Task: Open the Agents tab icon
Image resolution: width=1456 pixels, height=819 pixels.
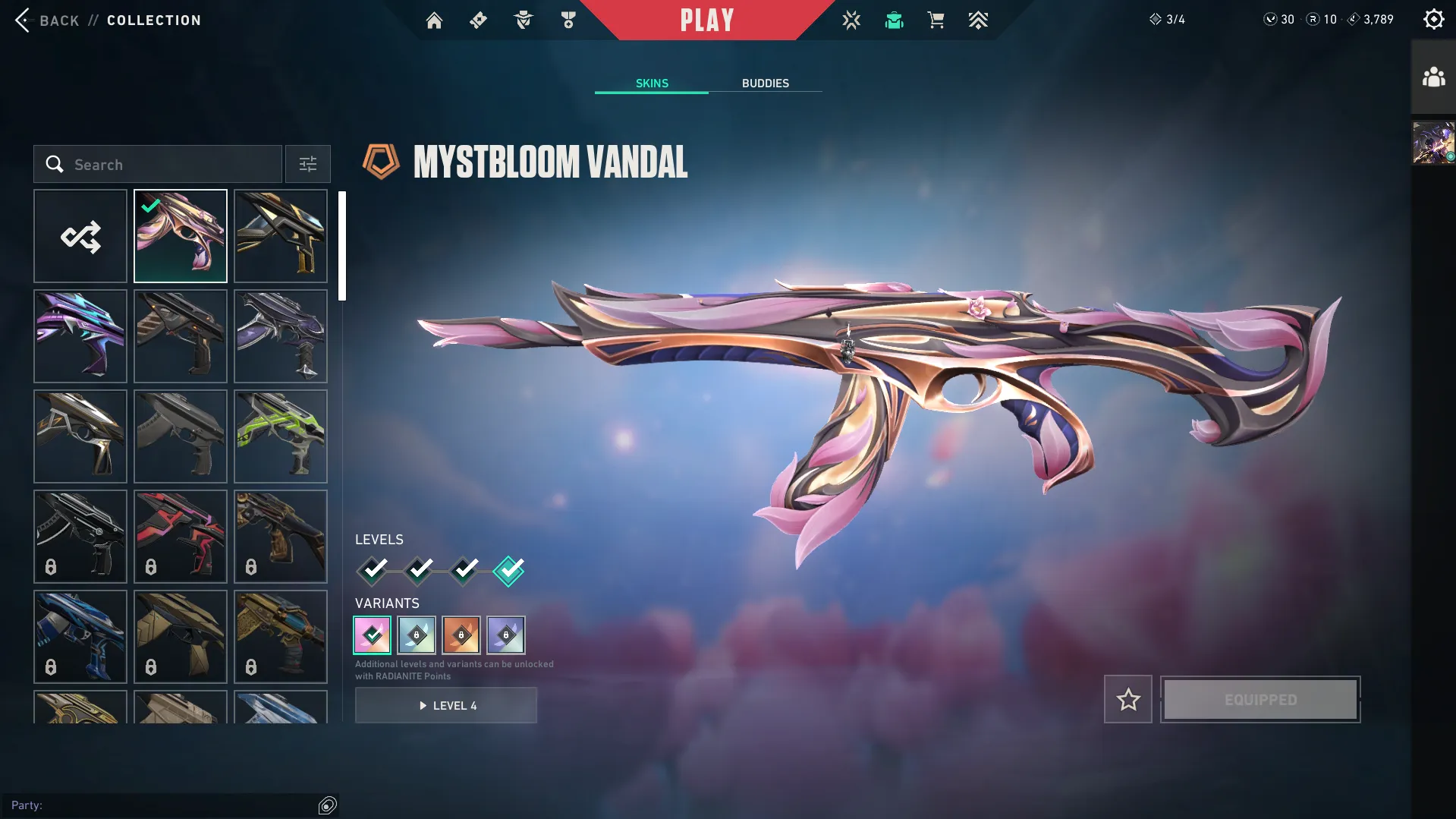Action: point(522,20)
